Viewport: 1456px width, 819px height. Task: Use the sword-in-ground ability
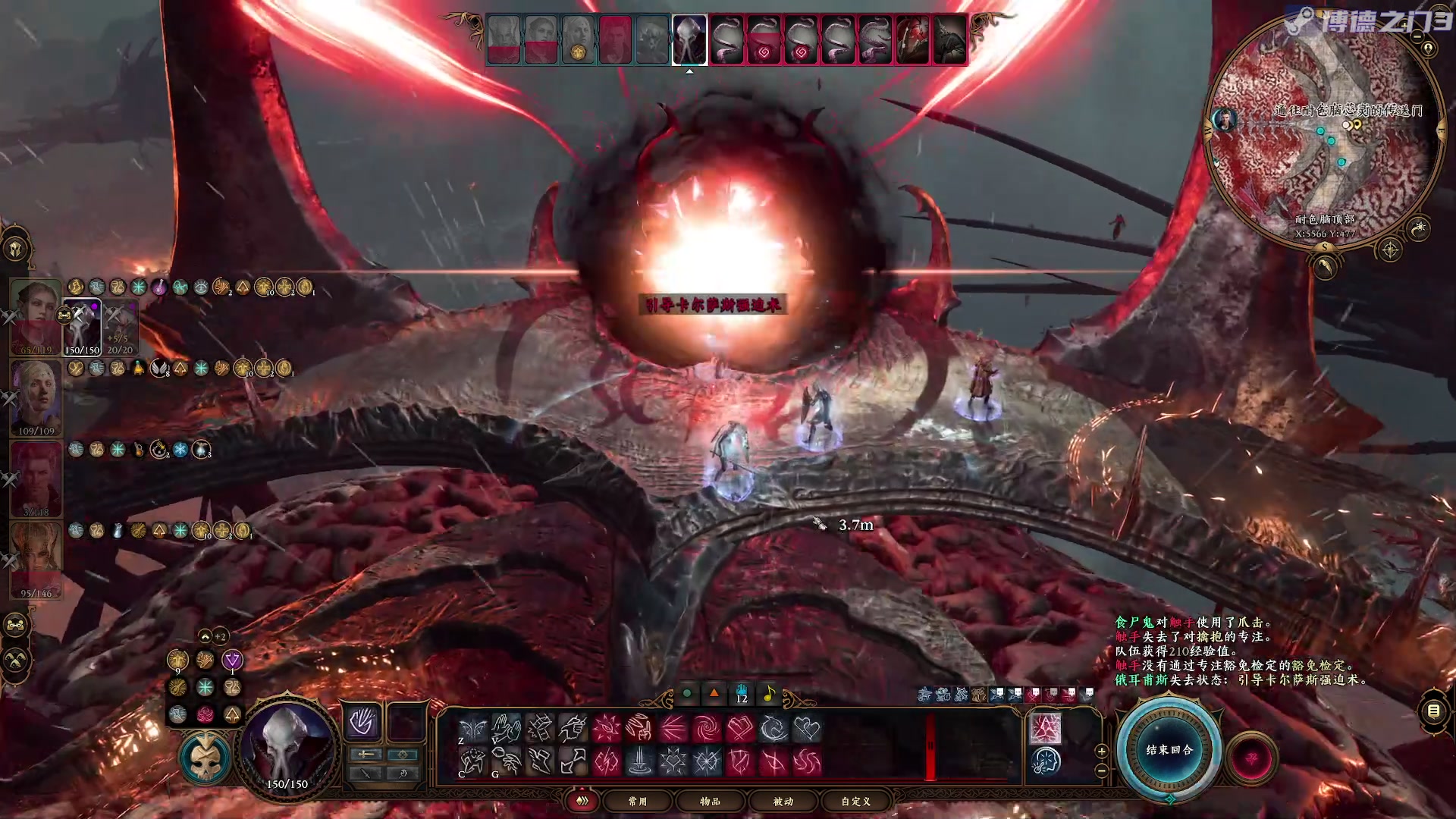tap(640, 761)
